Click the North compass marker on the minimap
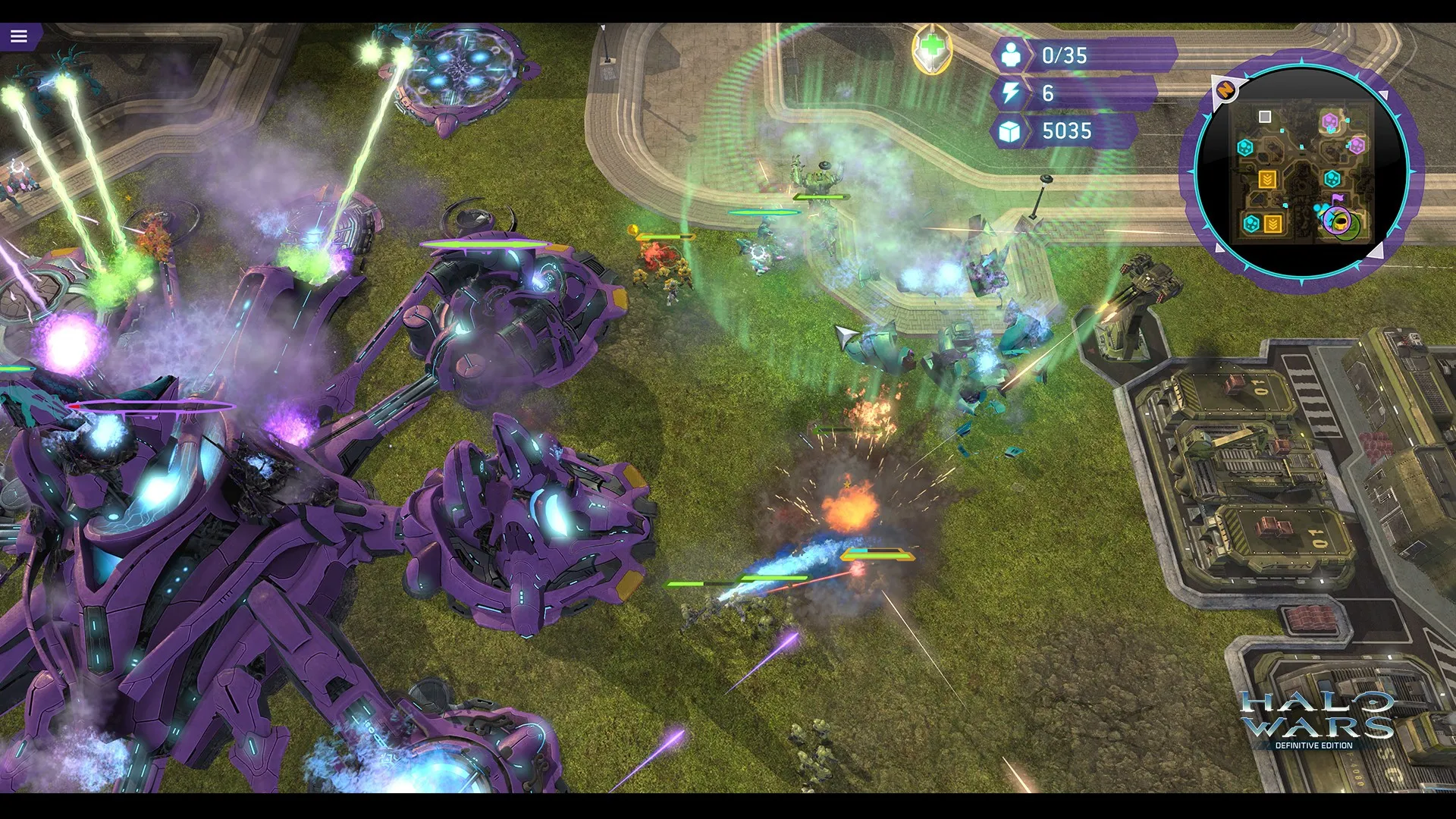The image size is (1456, 819). [x=1227, y=89]
